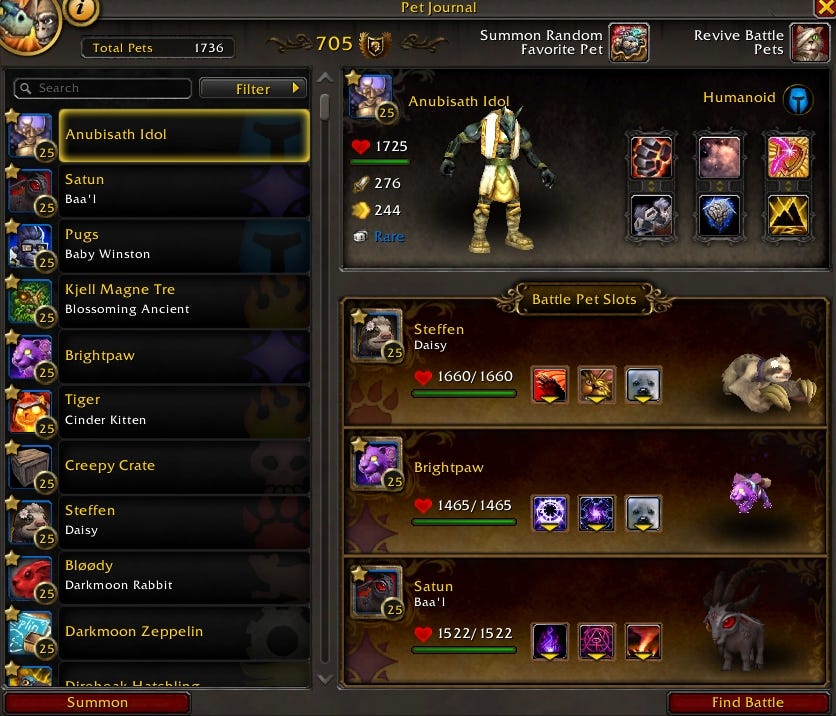This screenshot has width=836, height=716.
Task: Start a match with Find Battle
Action: click(x=748, y=702)
